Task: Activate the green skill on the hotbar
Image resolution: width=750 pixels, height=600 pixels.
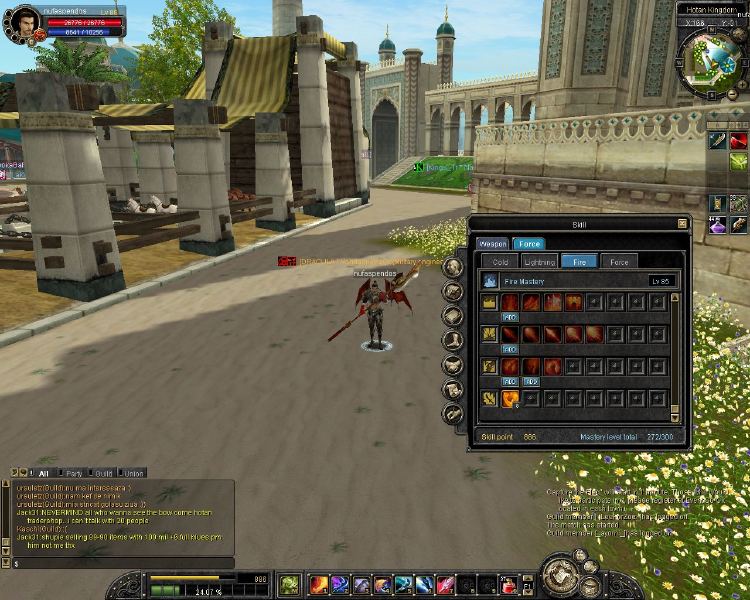Action: [289, 584]
